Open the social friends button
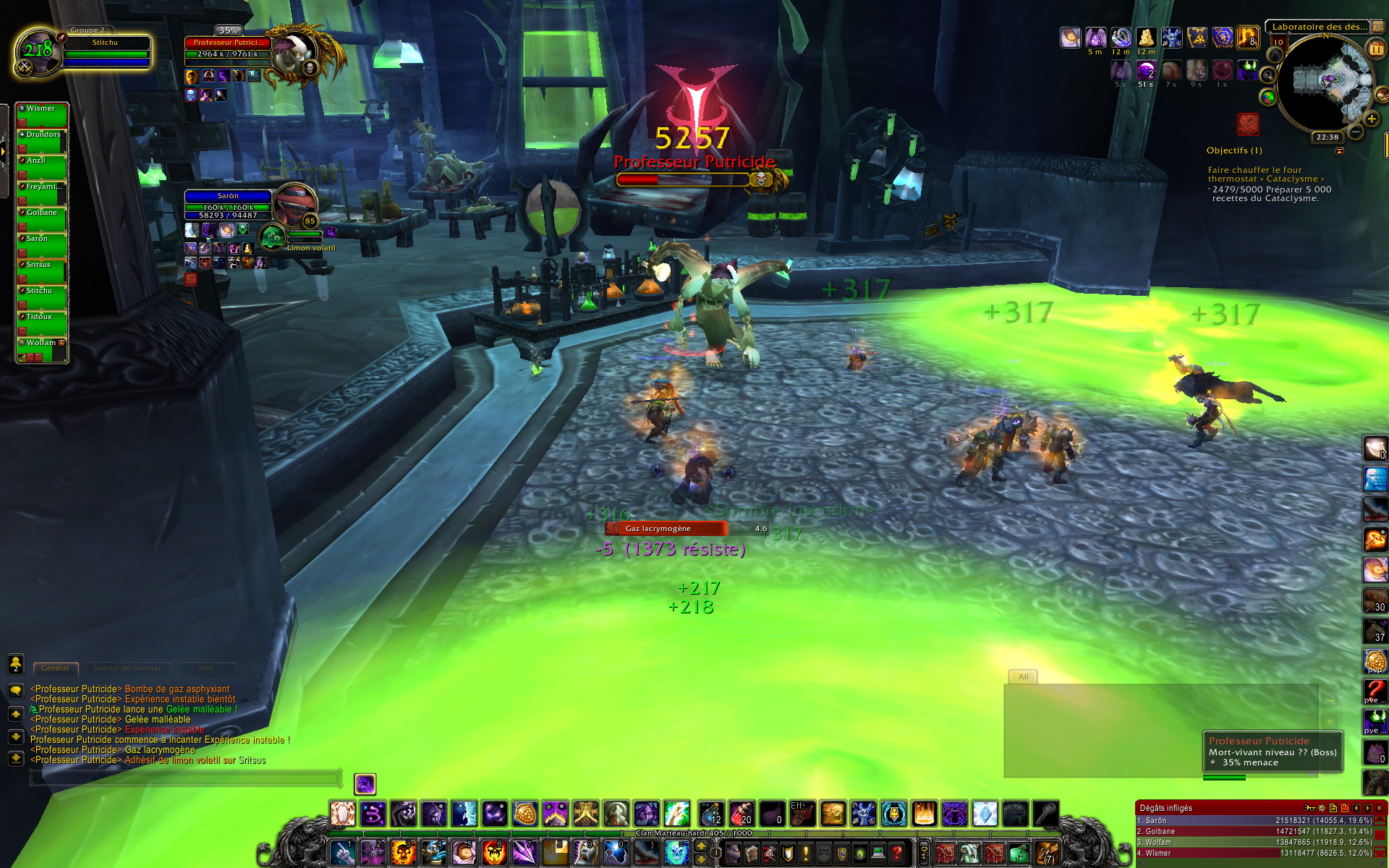Screen dimensions: 1389x868 click(15, 663)
